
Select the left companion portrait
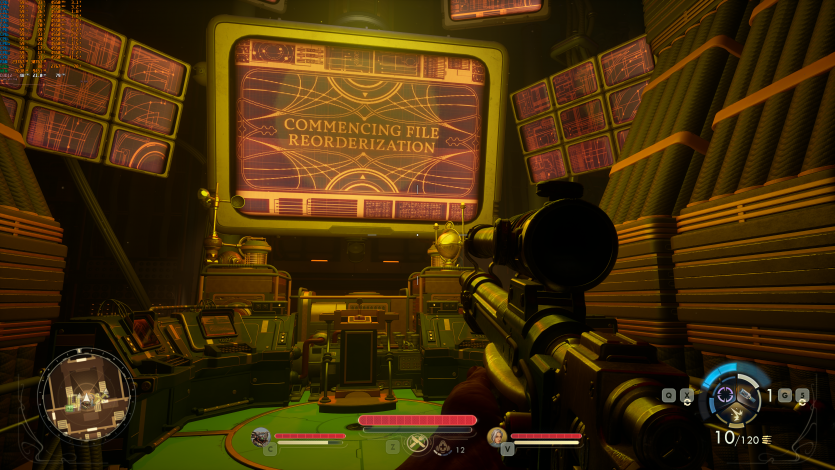[262, 436]
